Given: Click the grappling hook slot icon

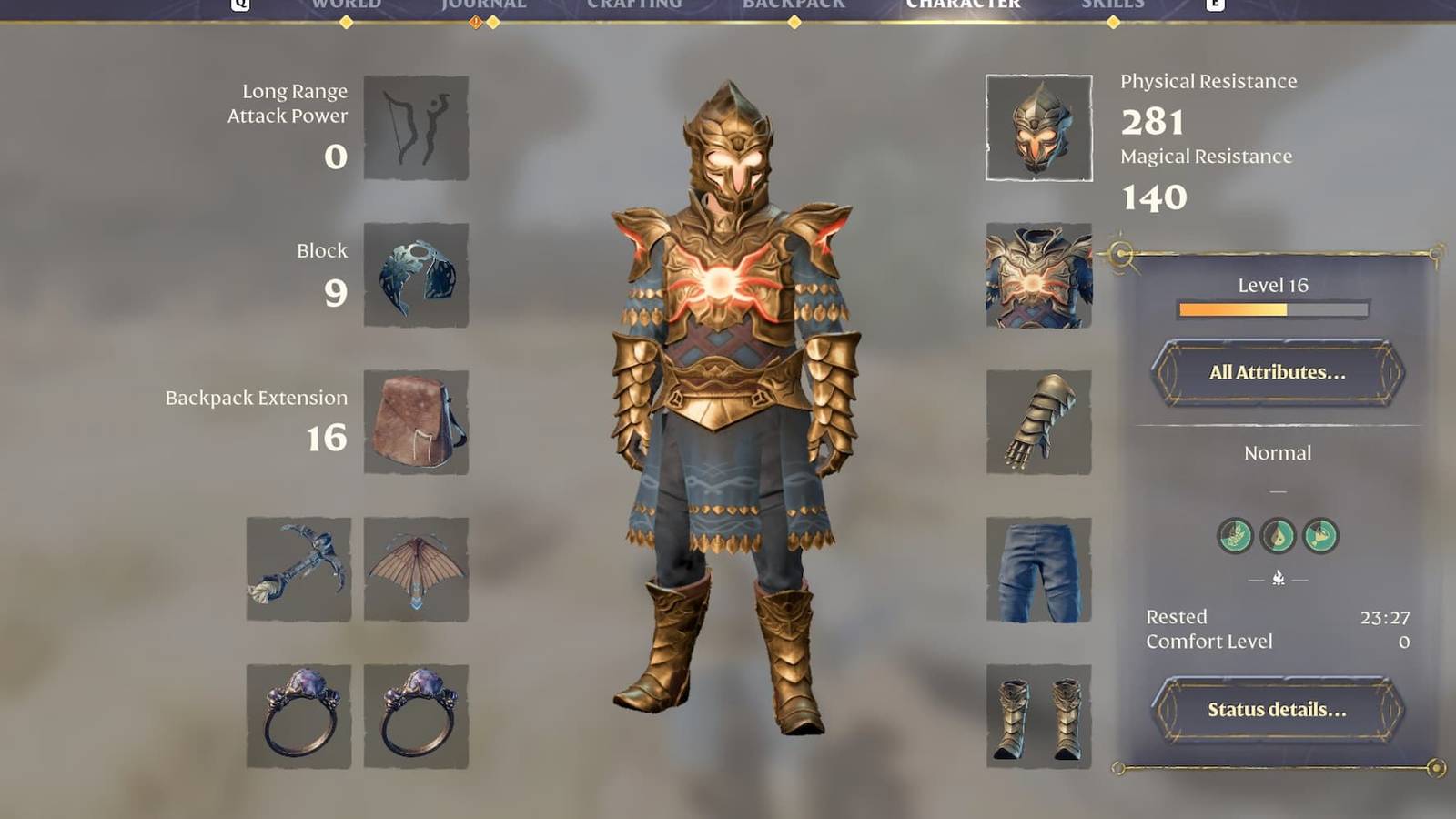Looking at the screenshot, I should pos(297,569).
